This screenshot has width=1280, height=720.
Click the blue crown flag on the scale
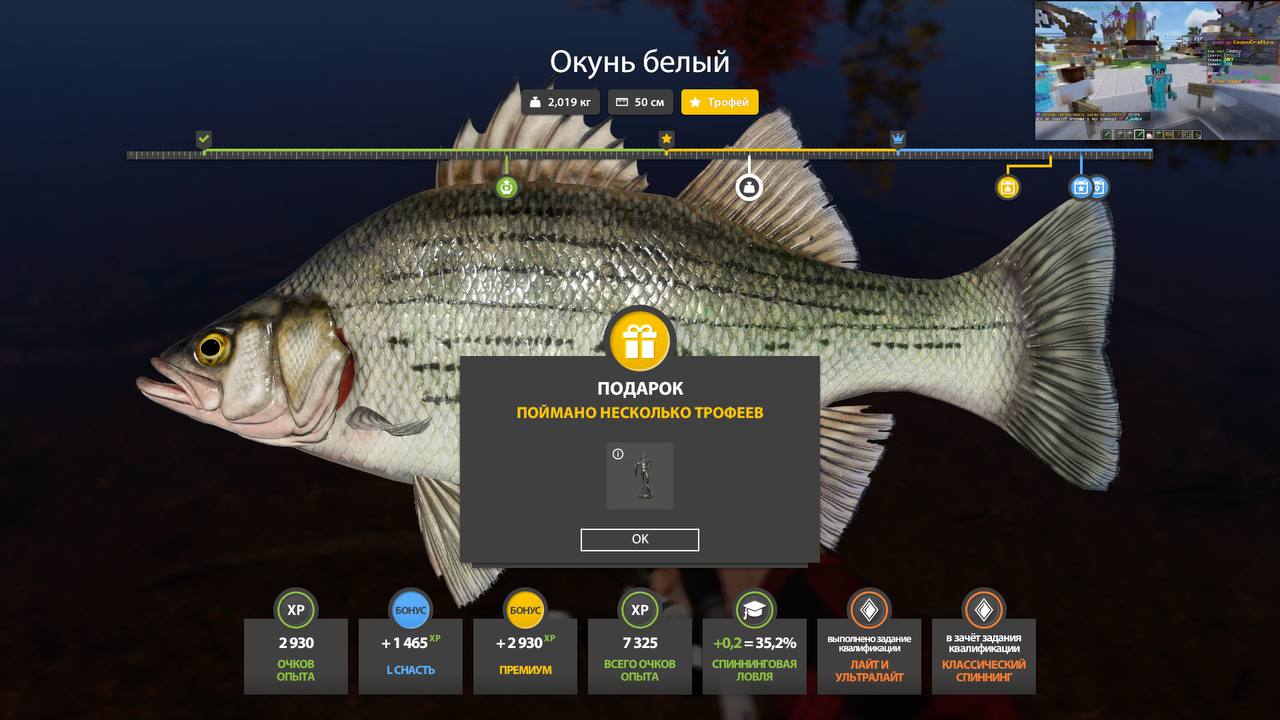tap(898, 139)
